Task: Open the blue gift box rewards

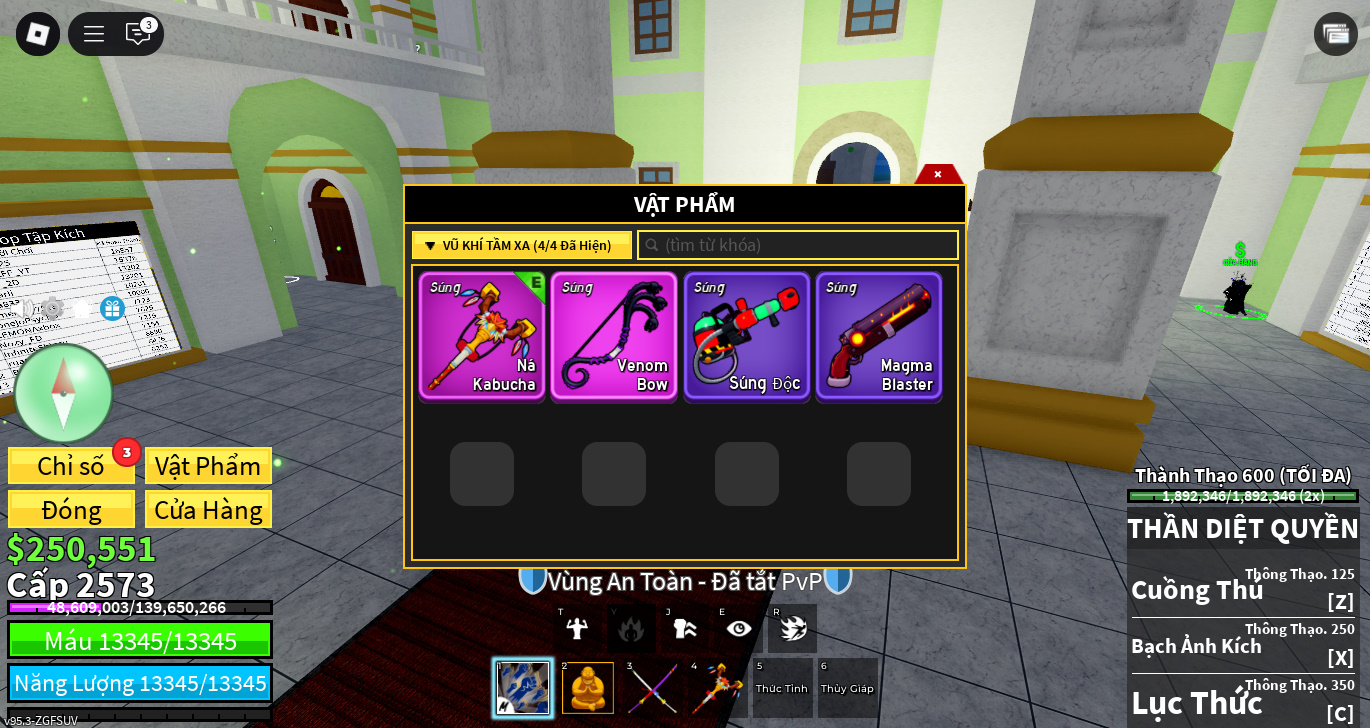Action: (112, 308)
